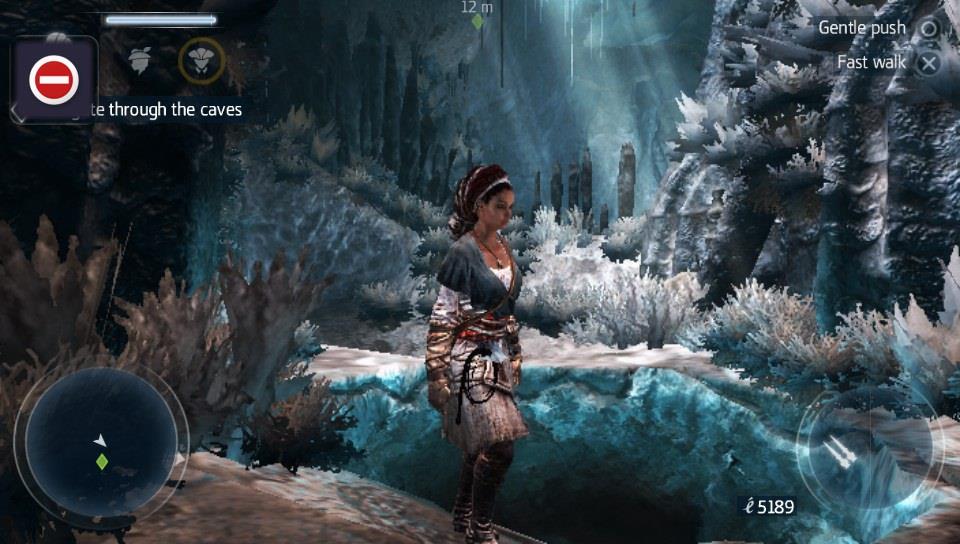Tap the red no-entry prohibited icon panel
This screenshot has width=960, height=544.
(x=54, y=80)
